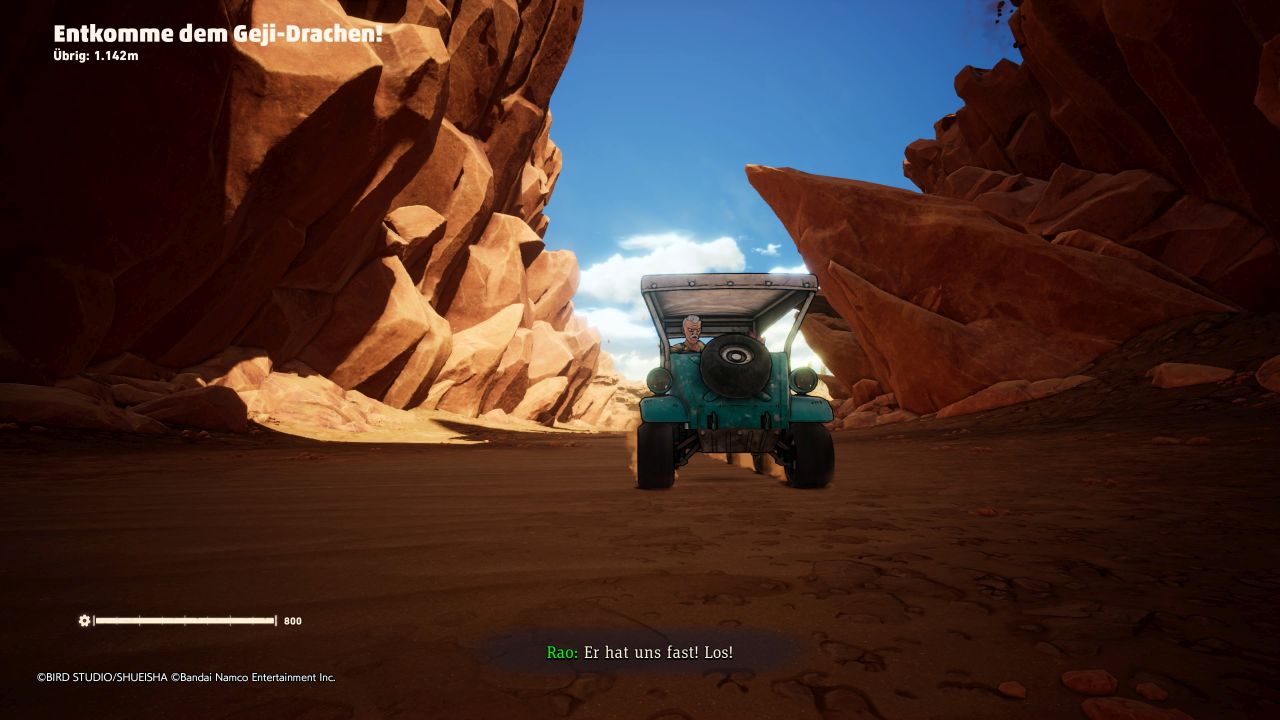Click the durability gauge bar

tap(185, 621)
